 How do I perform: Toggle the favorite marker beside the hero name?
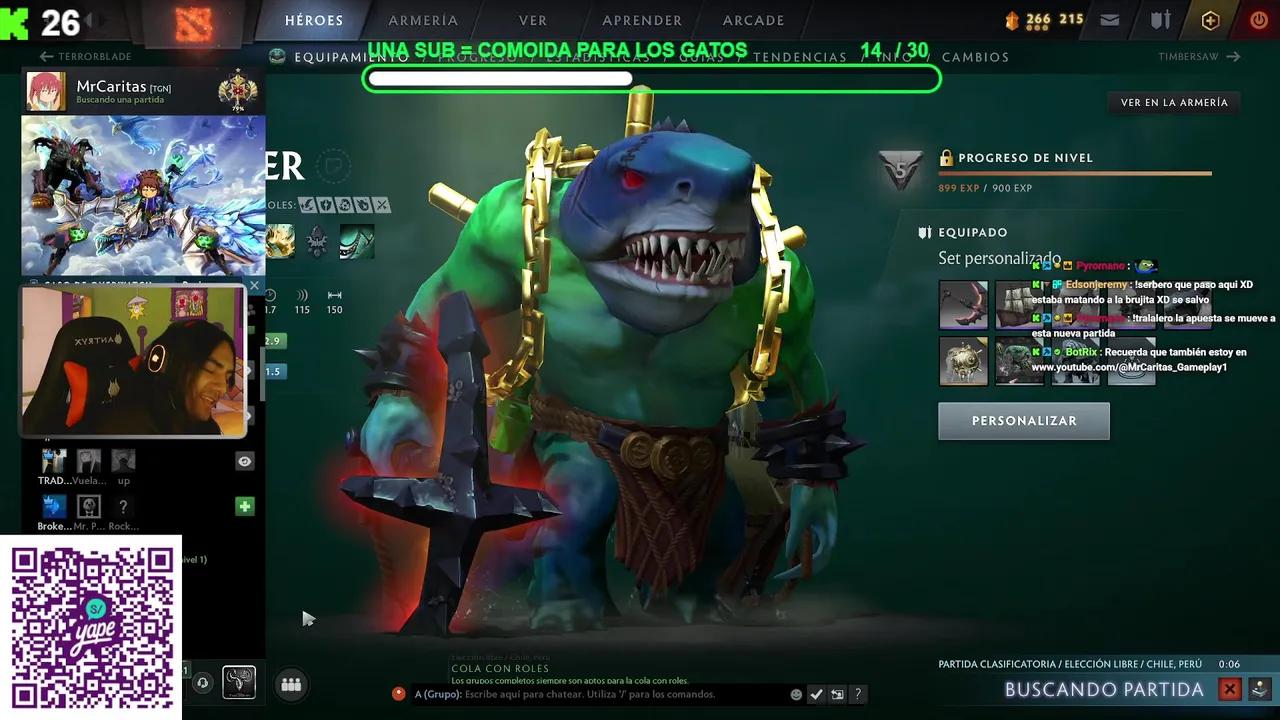[335, 168]
